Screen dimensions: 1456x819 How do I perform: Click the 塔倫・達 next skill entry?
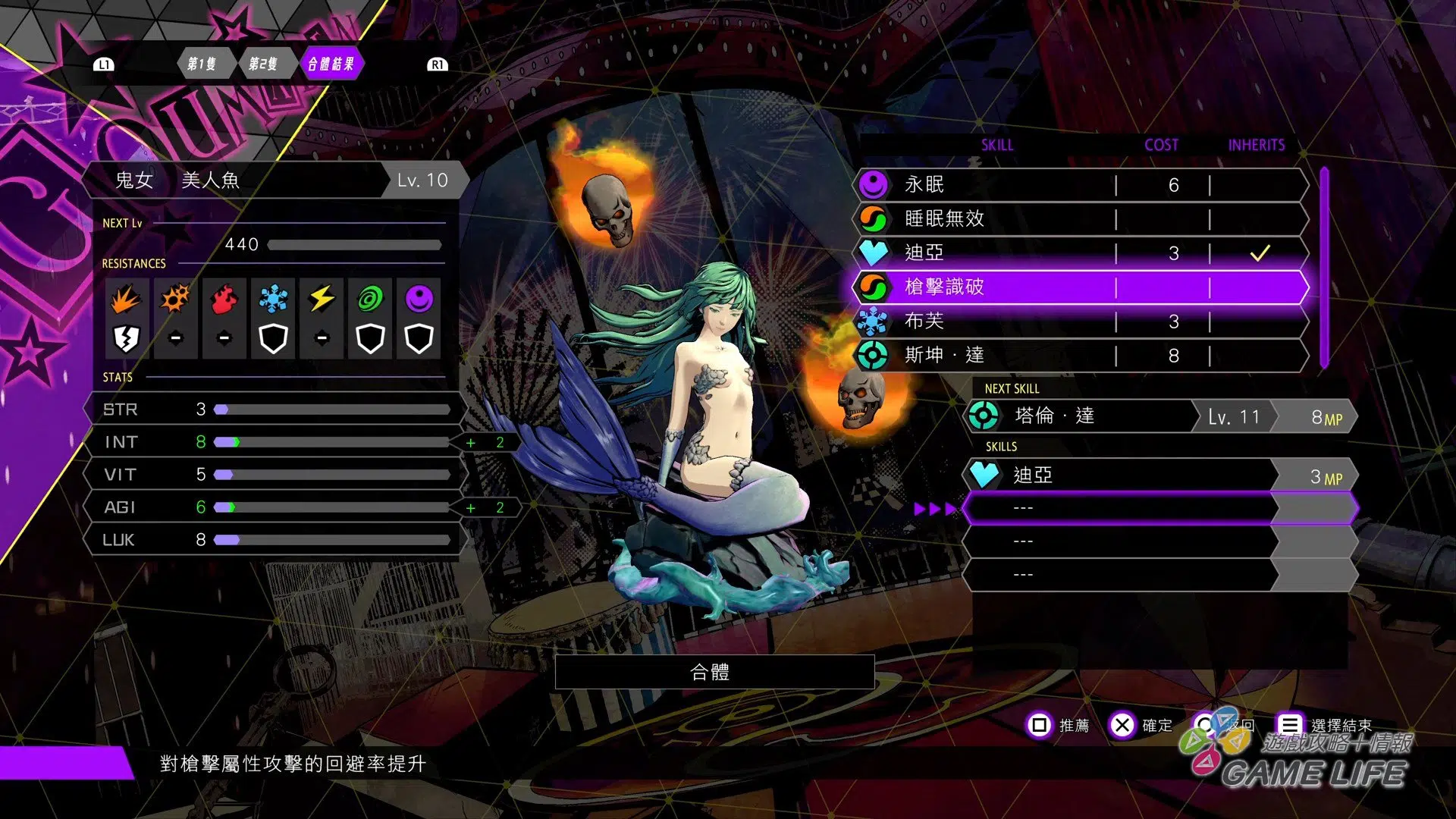pos(1159,417)
